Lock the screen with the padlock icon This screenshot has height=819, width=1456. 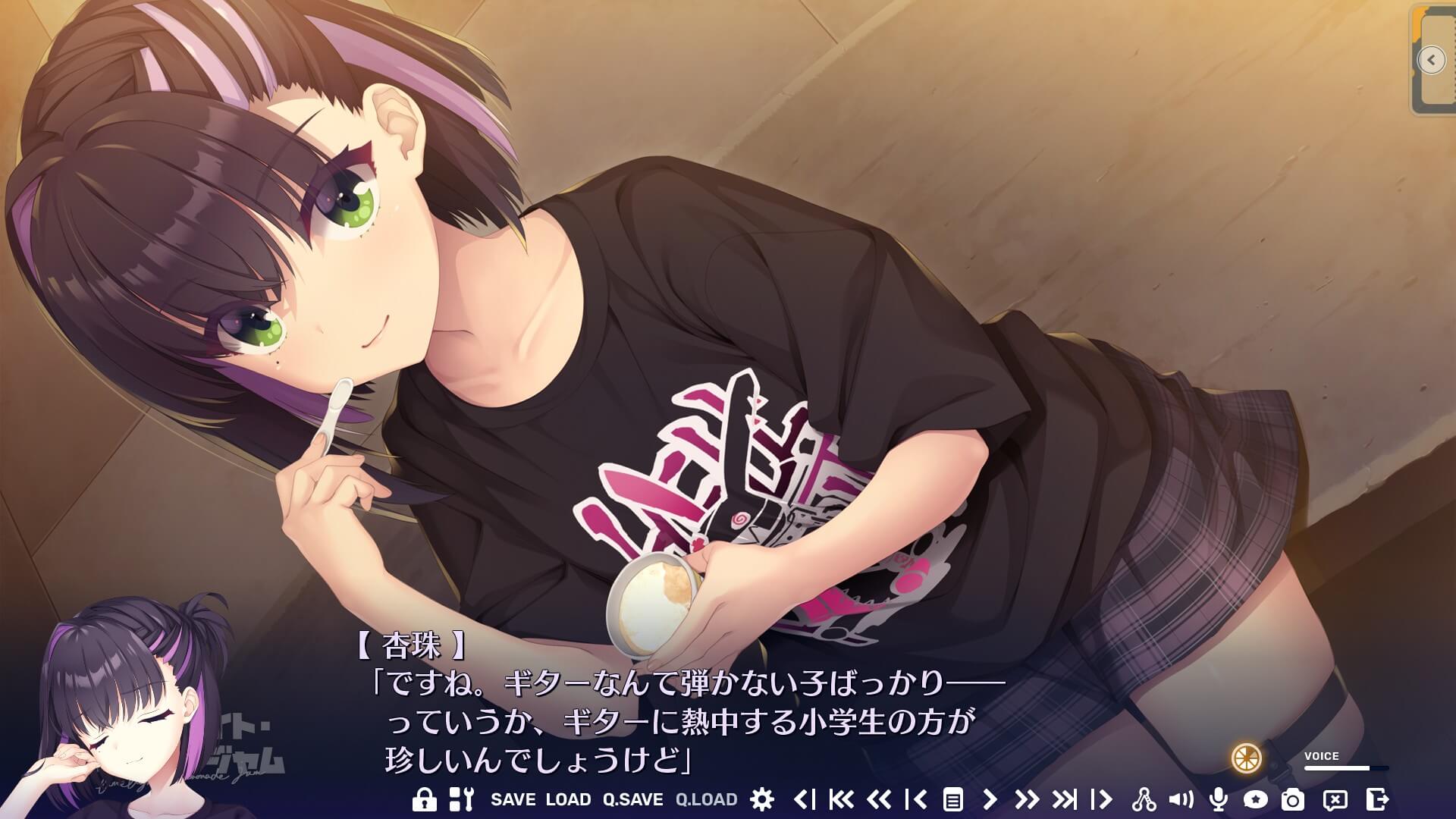pyautogui.click(x=424, y=799)
